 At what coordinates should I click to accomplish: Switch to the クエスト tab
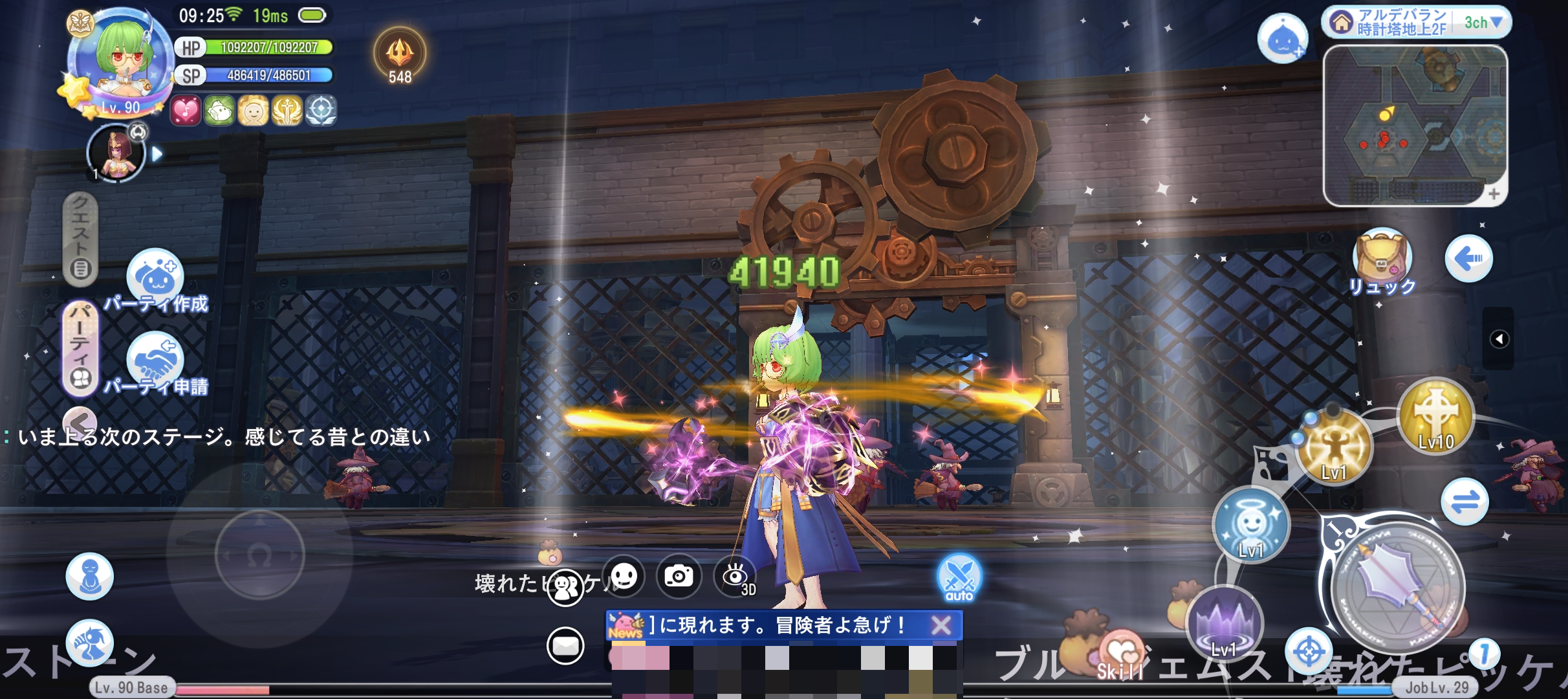click(80, 239)
